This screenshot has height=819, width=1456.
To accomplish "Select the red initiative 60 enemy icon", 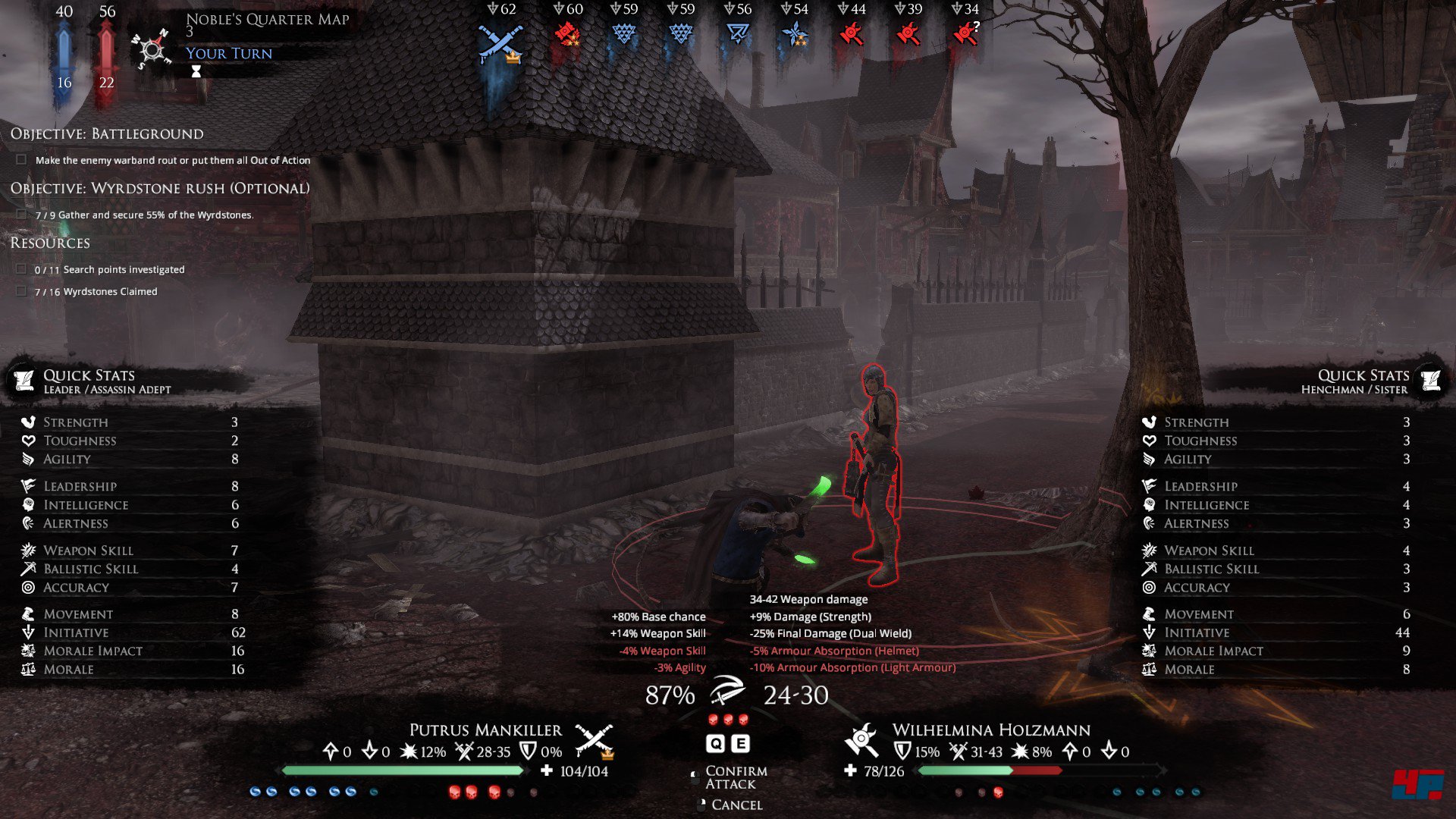I will coord(566,34).
